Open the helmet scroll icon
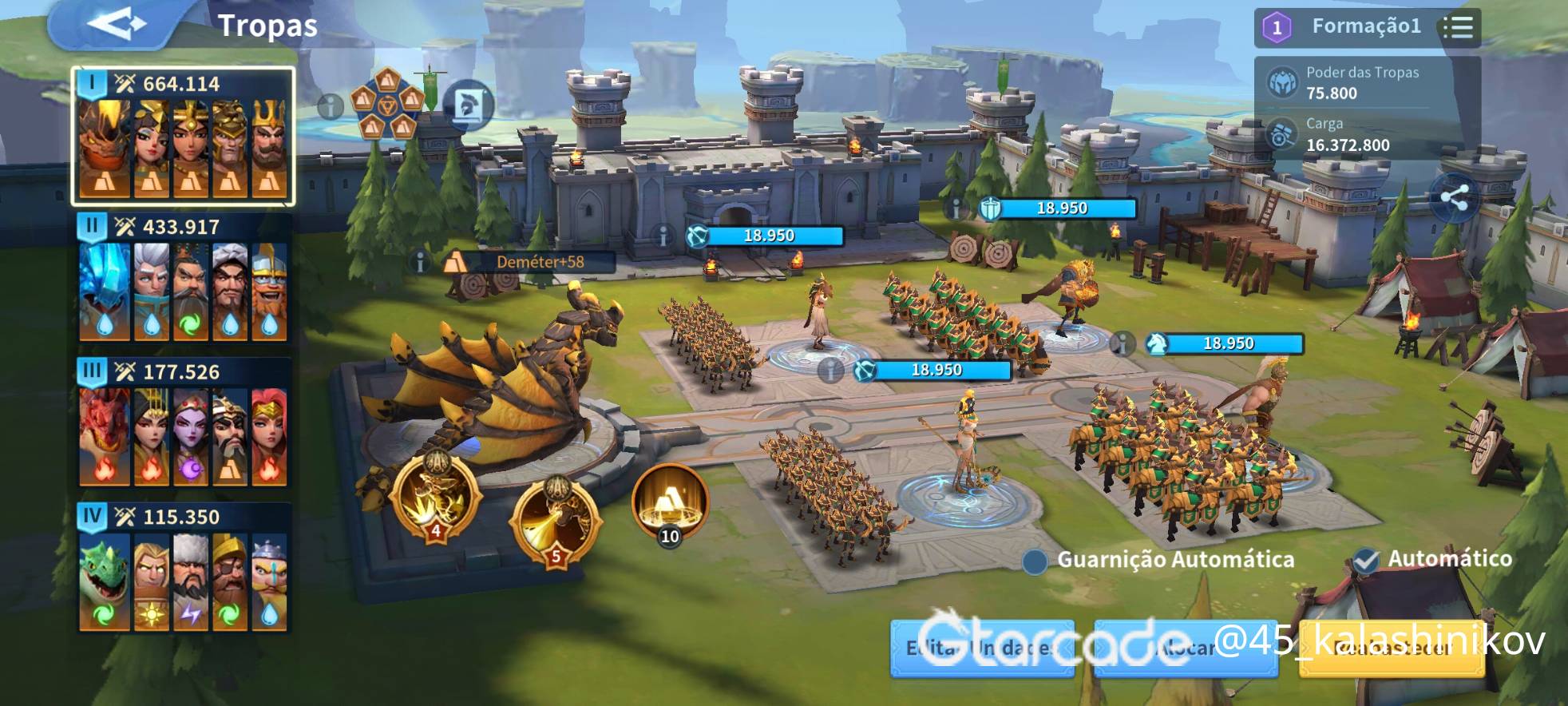 [x=468, y=104]
